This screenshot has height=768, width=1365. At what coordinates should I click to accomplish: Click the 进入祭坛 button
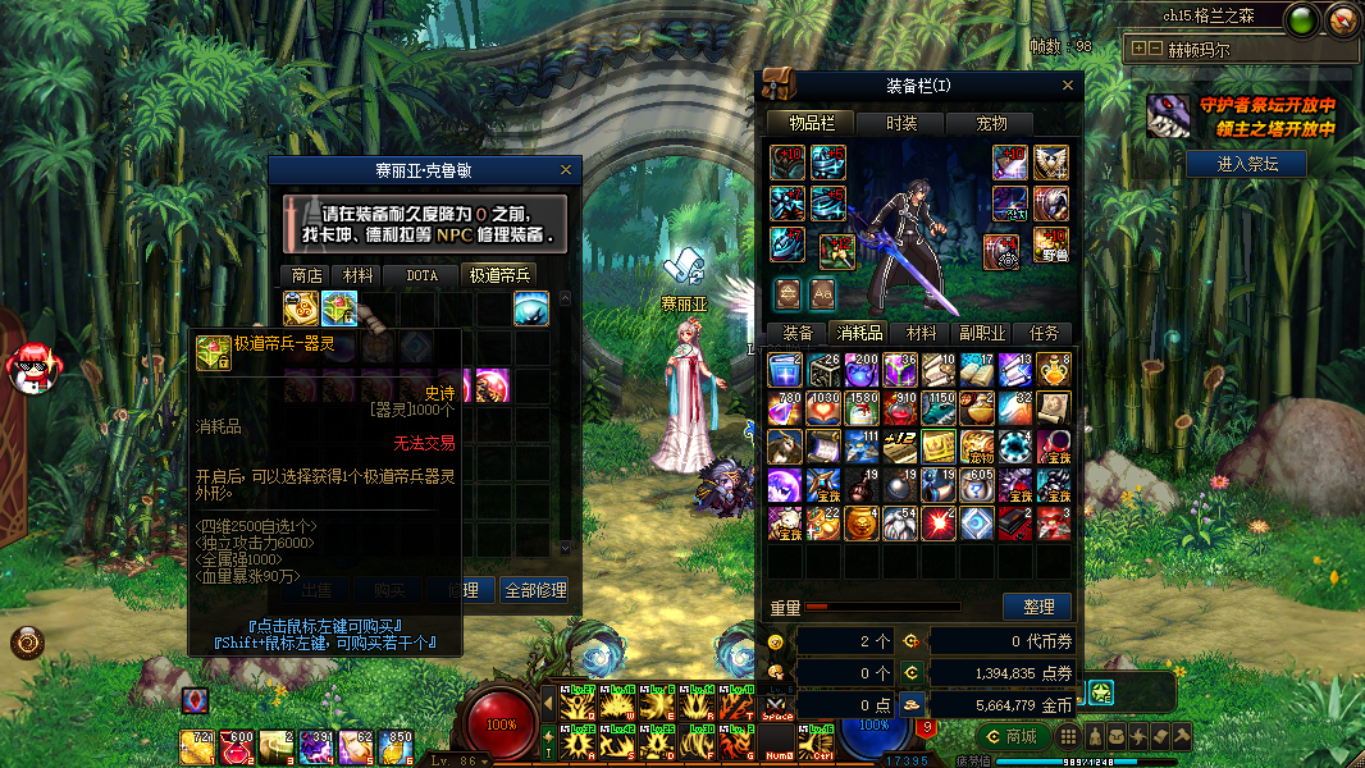pos(1245,163)
